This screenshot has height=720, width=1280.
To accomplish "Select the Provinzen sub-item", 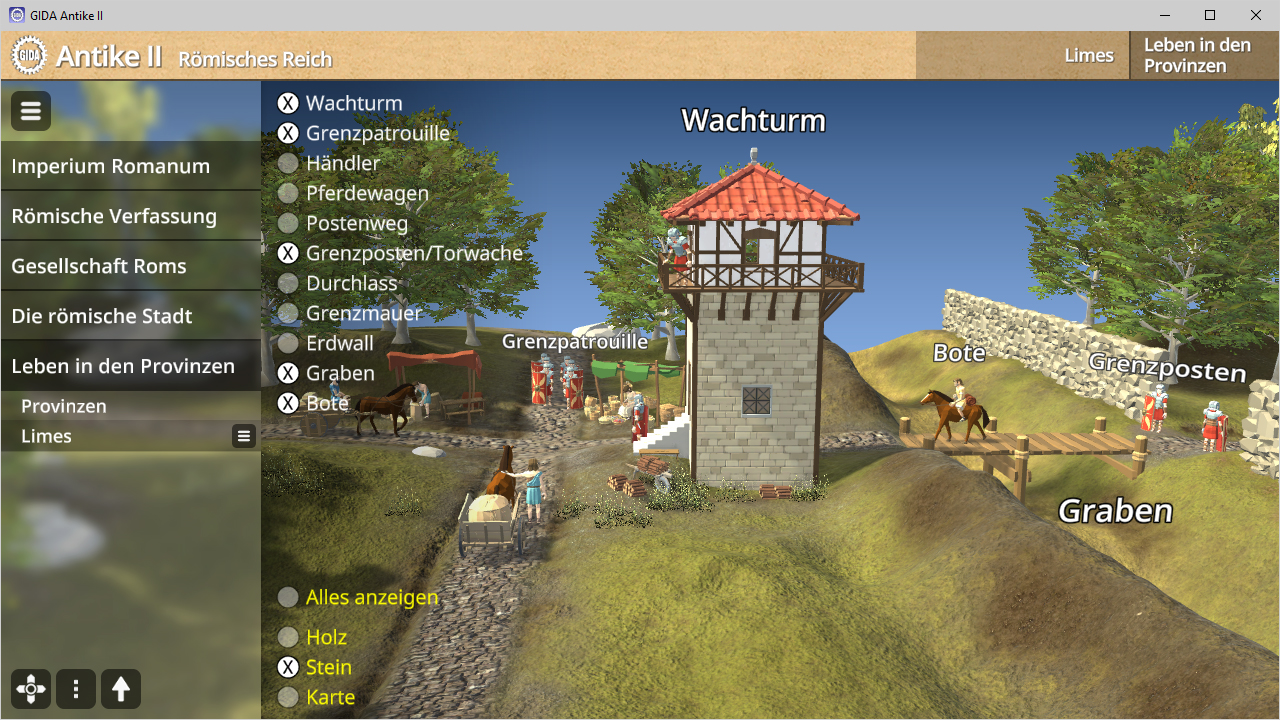I will coord(64,406).
